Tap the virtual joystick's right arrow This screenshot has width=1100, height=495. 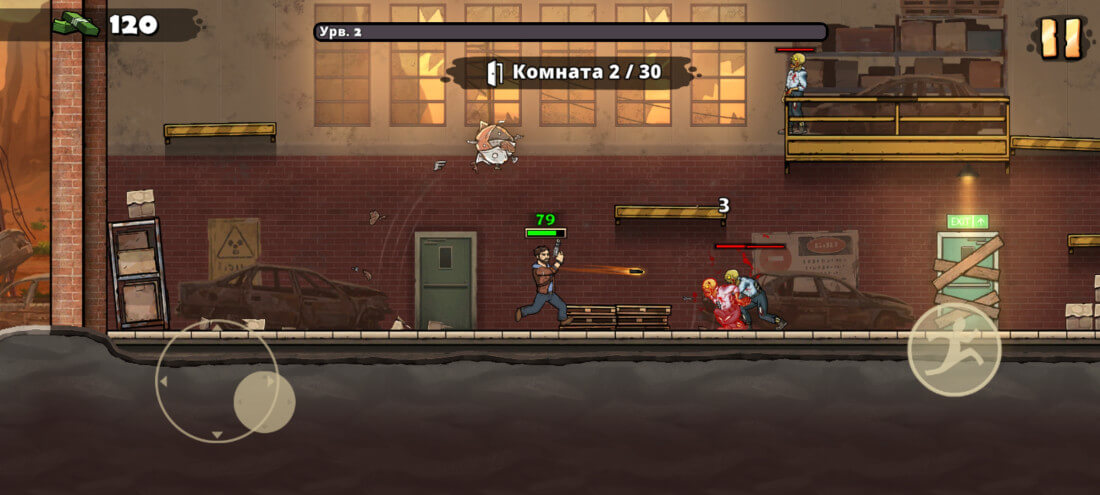(x=269, y=381)
